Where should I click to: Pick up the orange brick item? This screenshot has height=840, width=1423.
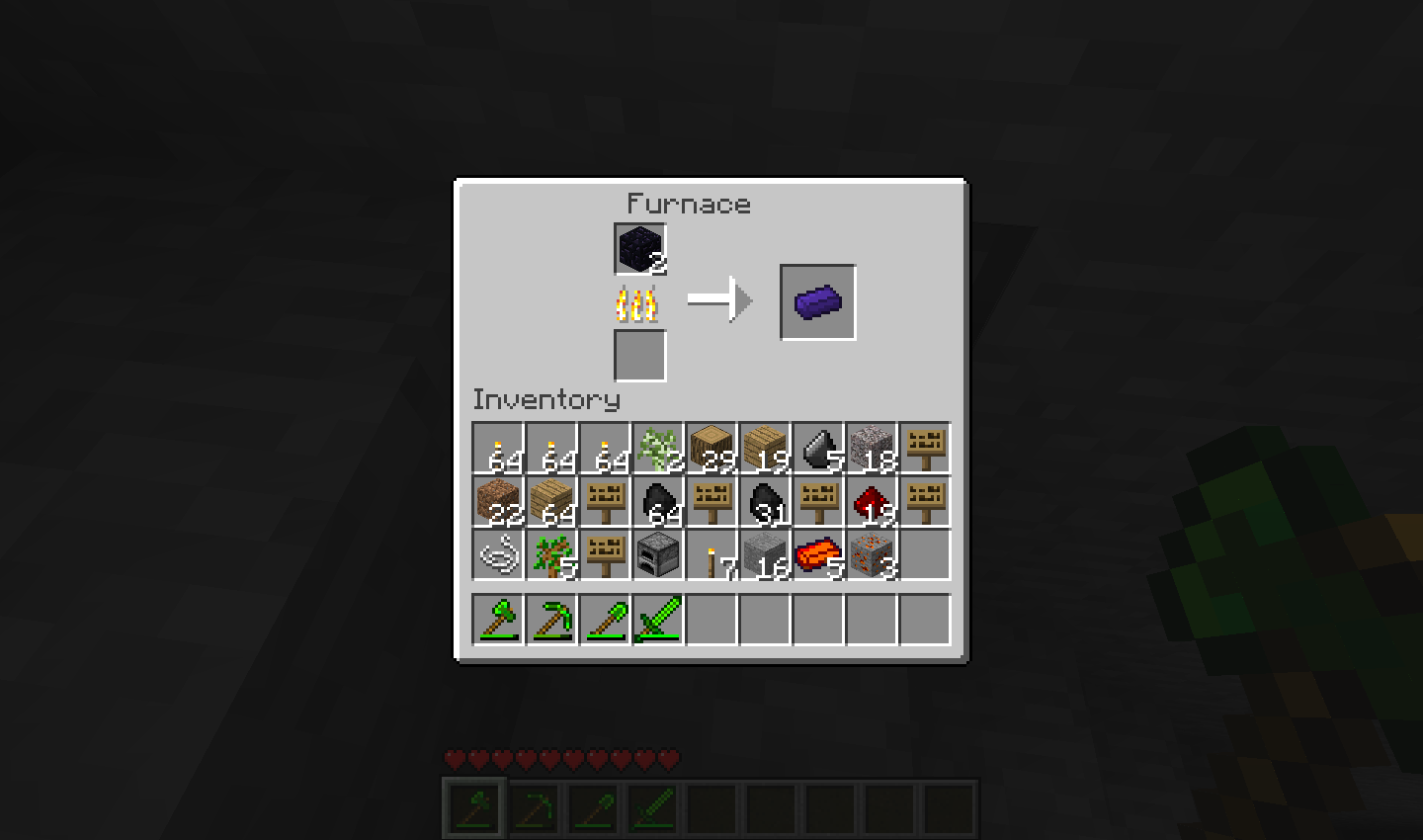tap(817, 555)
